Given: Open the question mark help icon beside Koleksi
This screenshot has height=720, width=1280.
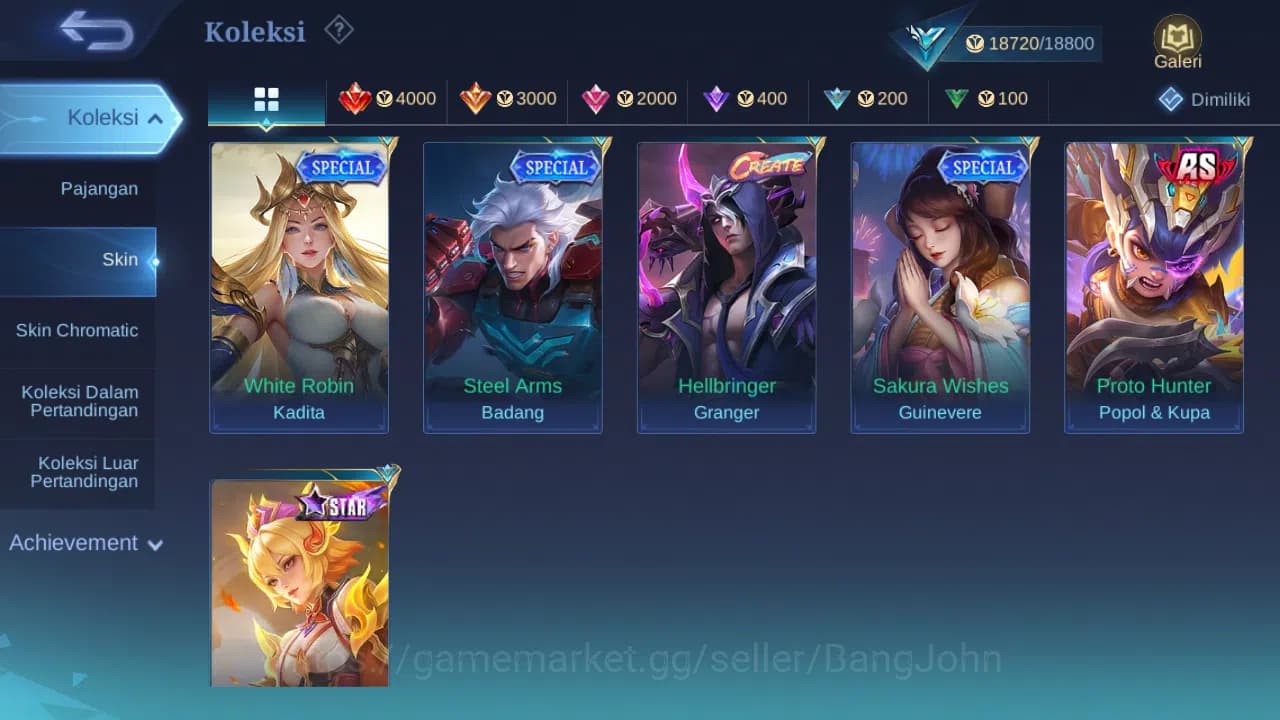Looking at the screenshot, I should 339,31.
